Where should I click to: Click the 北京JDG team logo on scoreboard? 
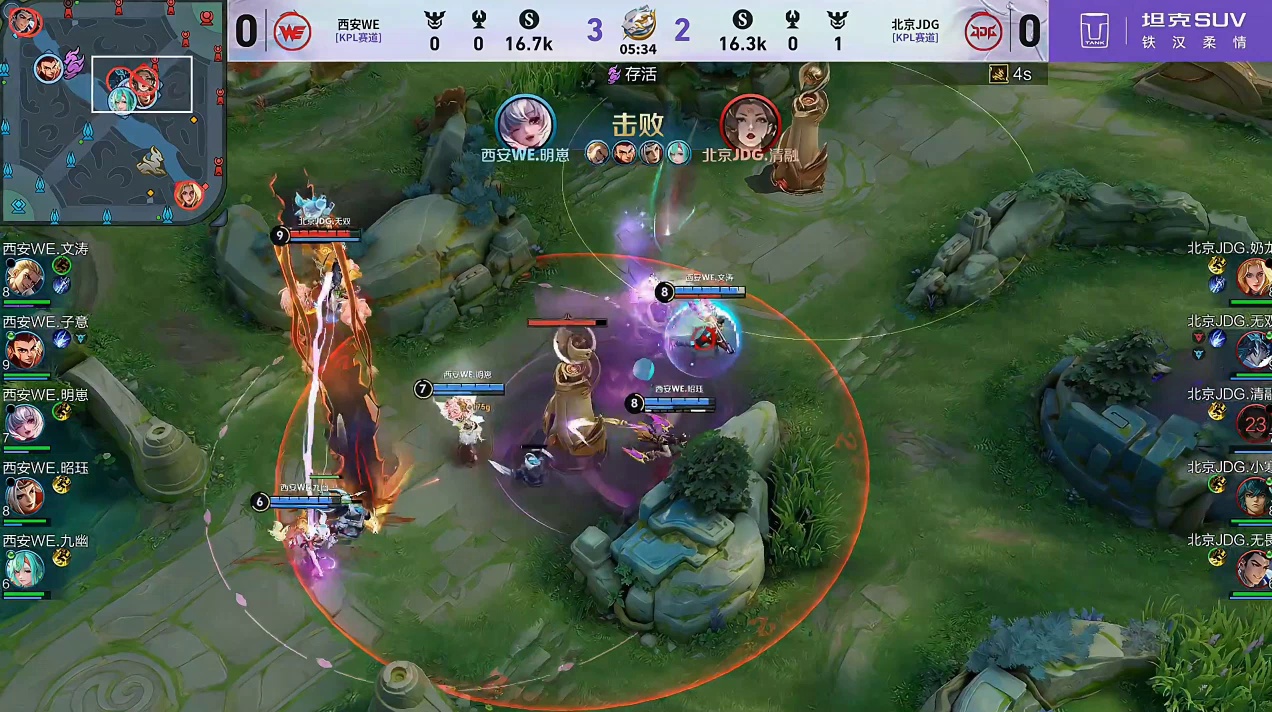tap(983, 32)
